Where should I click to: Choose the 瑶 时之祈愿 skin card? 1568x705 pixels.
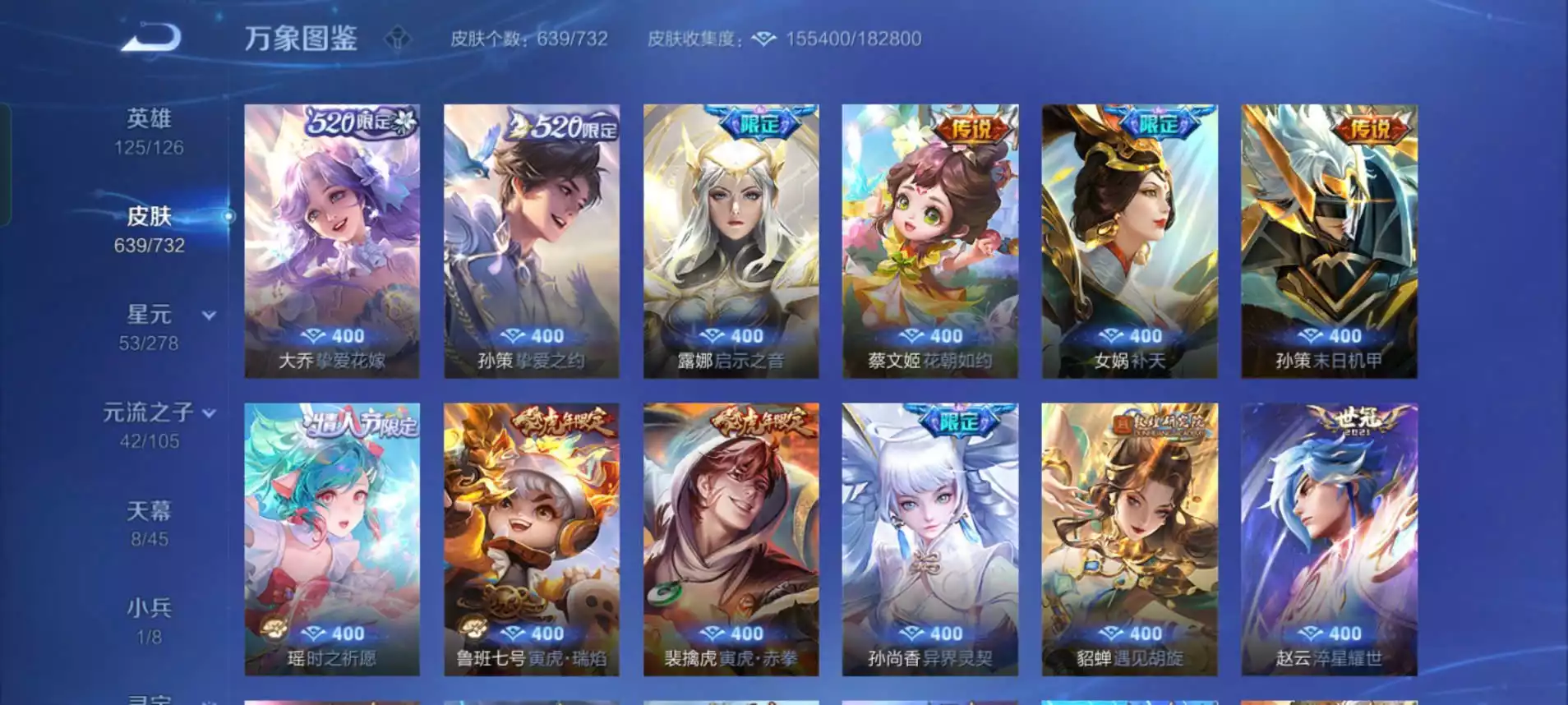[332, 539]
